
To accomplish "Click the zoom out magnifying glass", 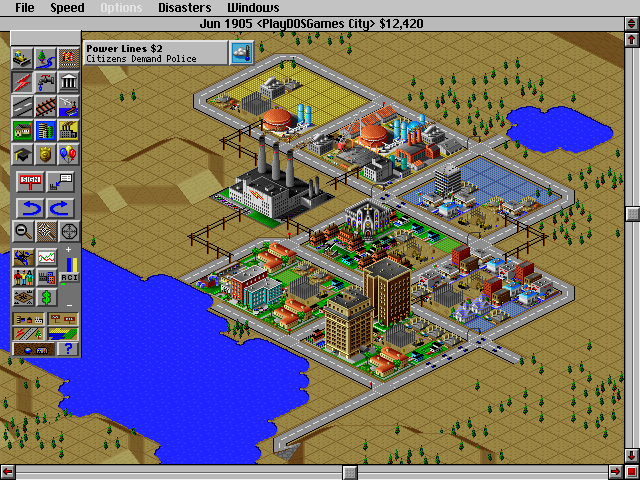I will tap(22, 232).
